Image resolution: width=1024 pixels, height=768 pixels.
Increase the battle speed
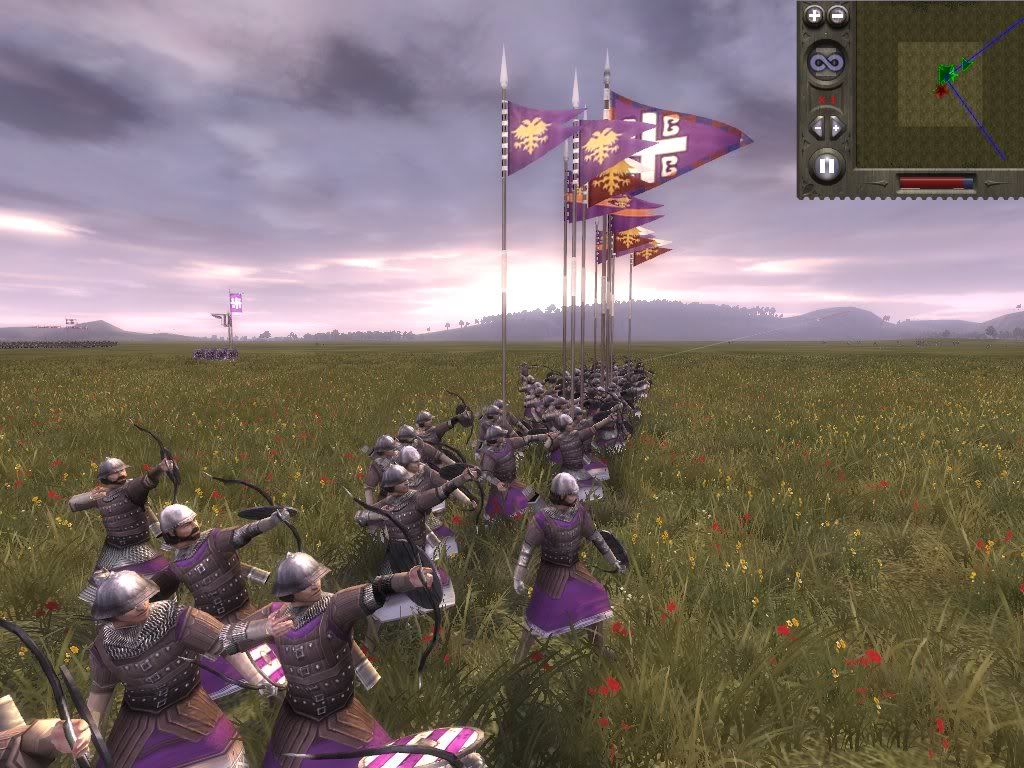tap(838, 127)
